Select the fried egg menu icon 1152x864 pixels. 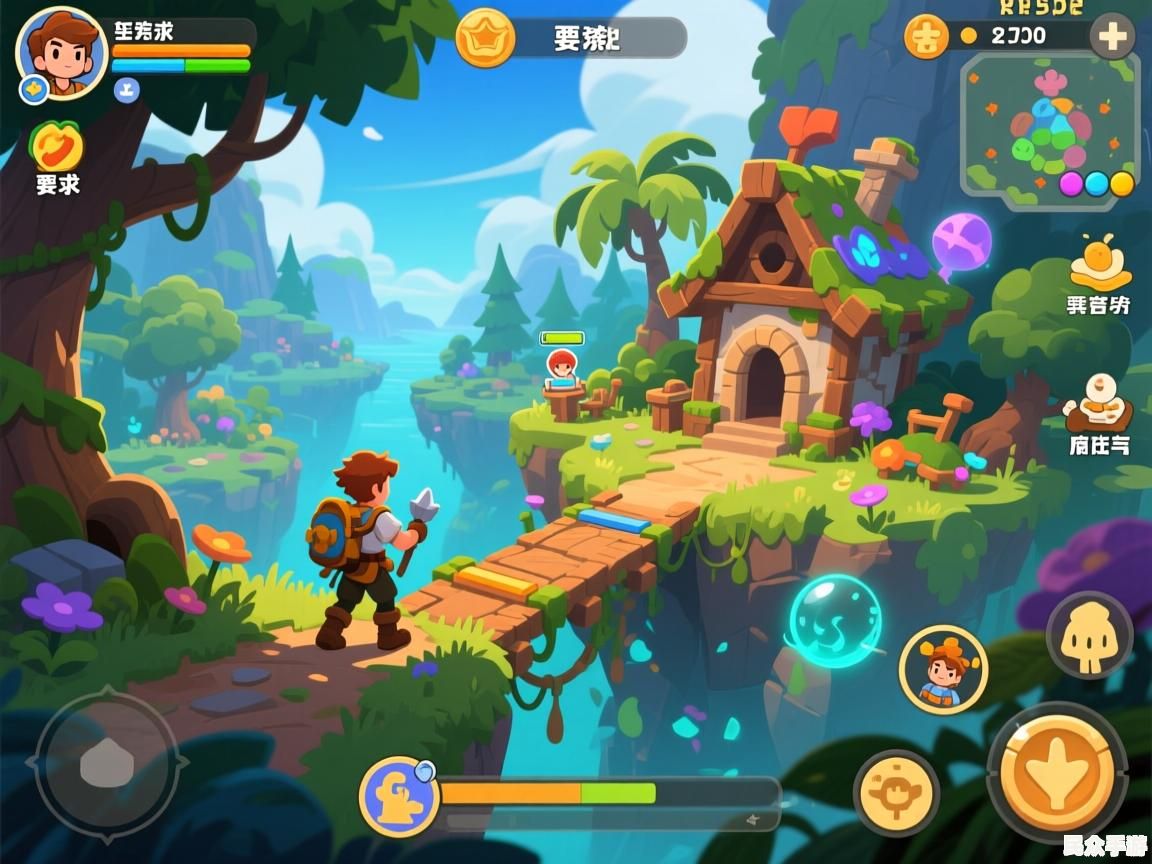[1099, 264]
